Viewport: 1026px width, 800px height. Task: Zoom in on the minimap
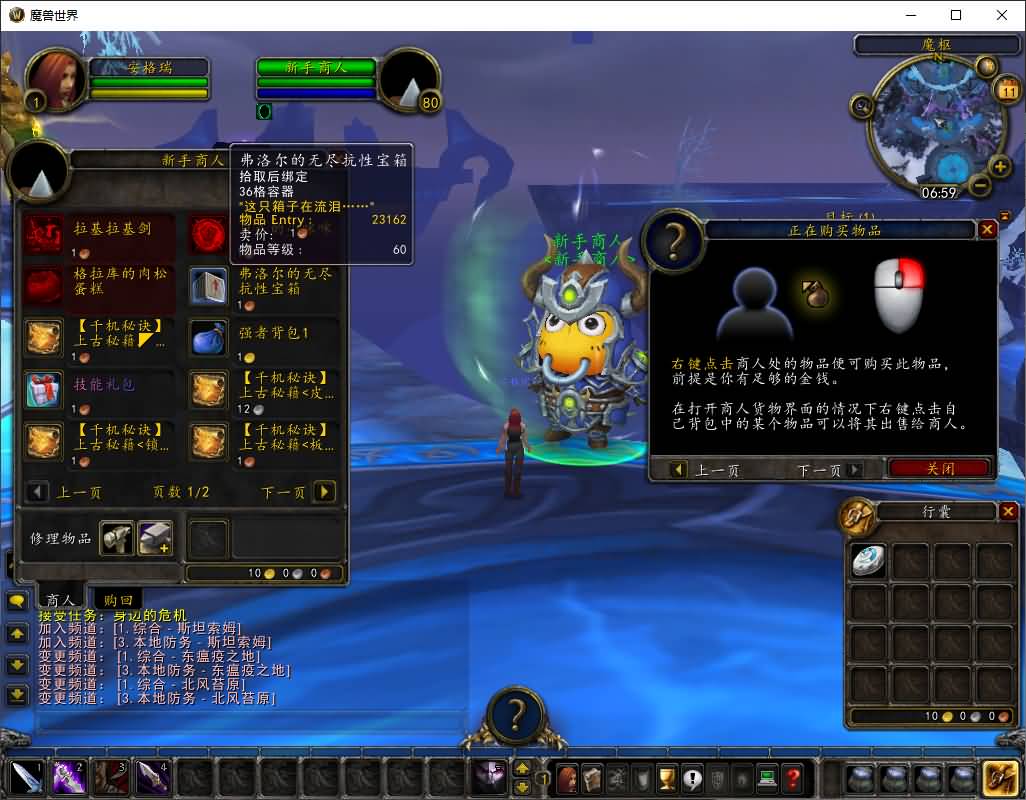click(x=999, y=166)
